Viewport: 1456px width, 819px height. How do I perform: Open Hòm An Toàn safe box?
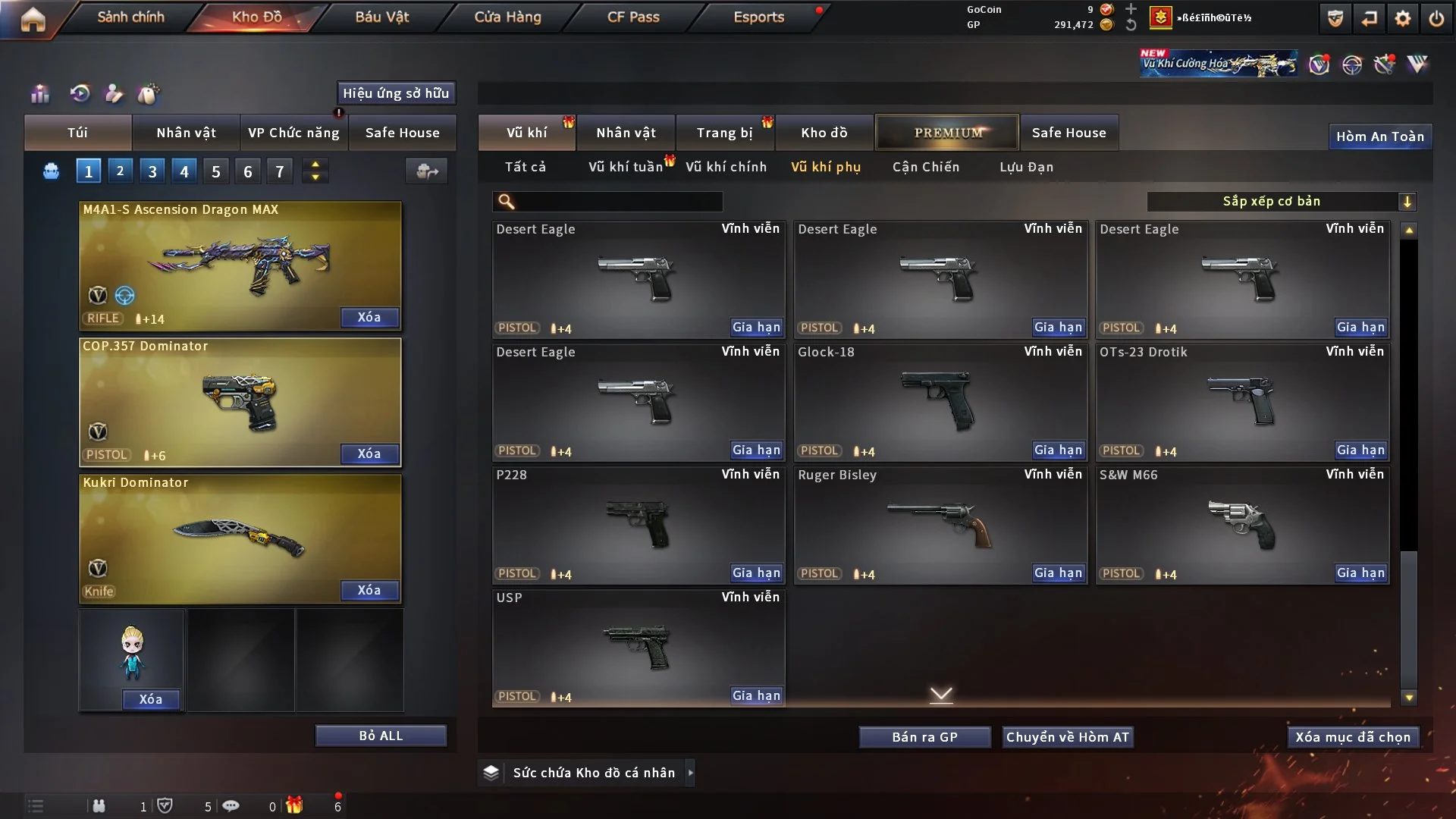pos(1379,136)
